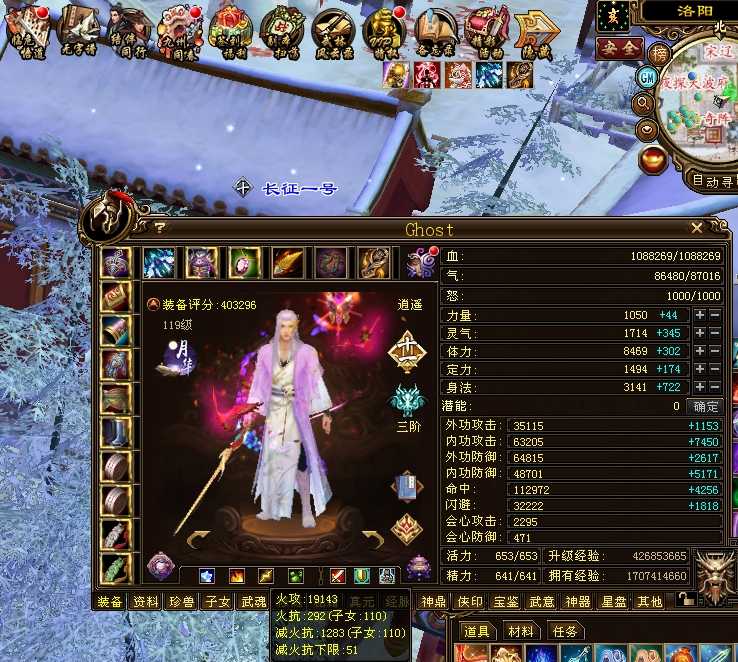The width and height of the screenshot is (738, 662).
Task: Switch to the 资料 tab
Action: pos(146,602)
